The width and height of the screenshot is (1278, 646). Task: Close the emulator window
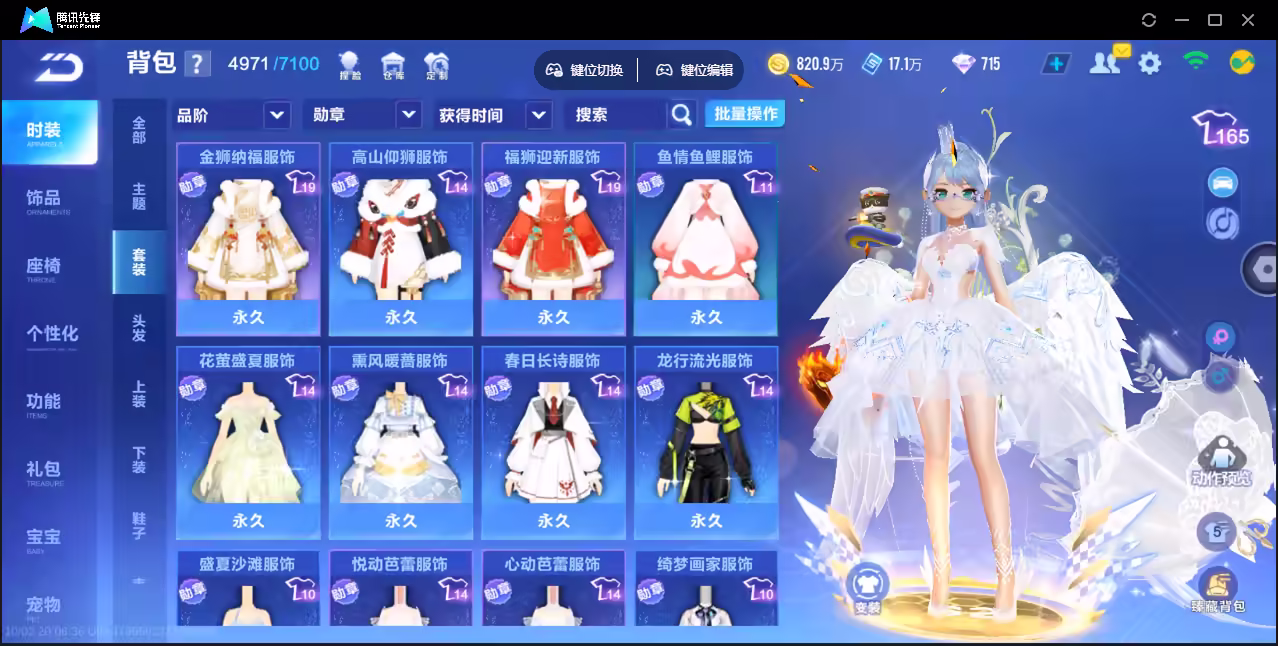[1248, 20]
